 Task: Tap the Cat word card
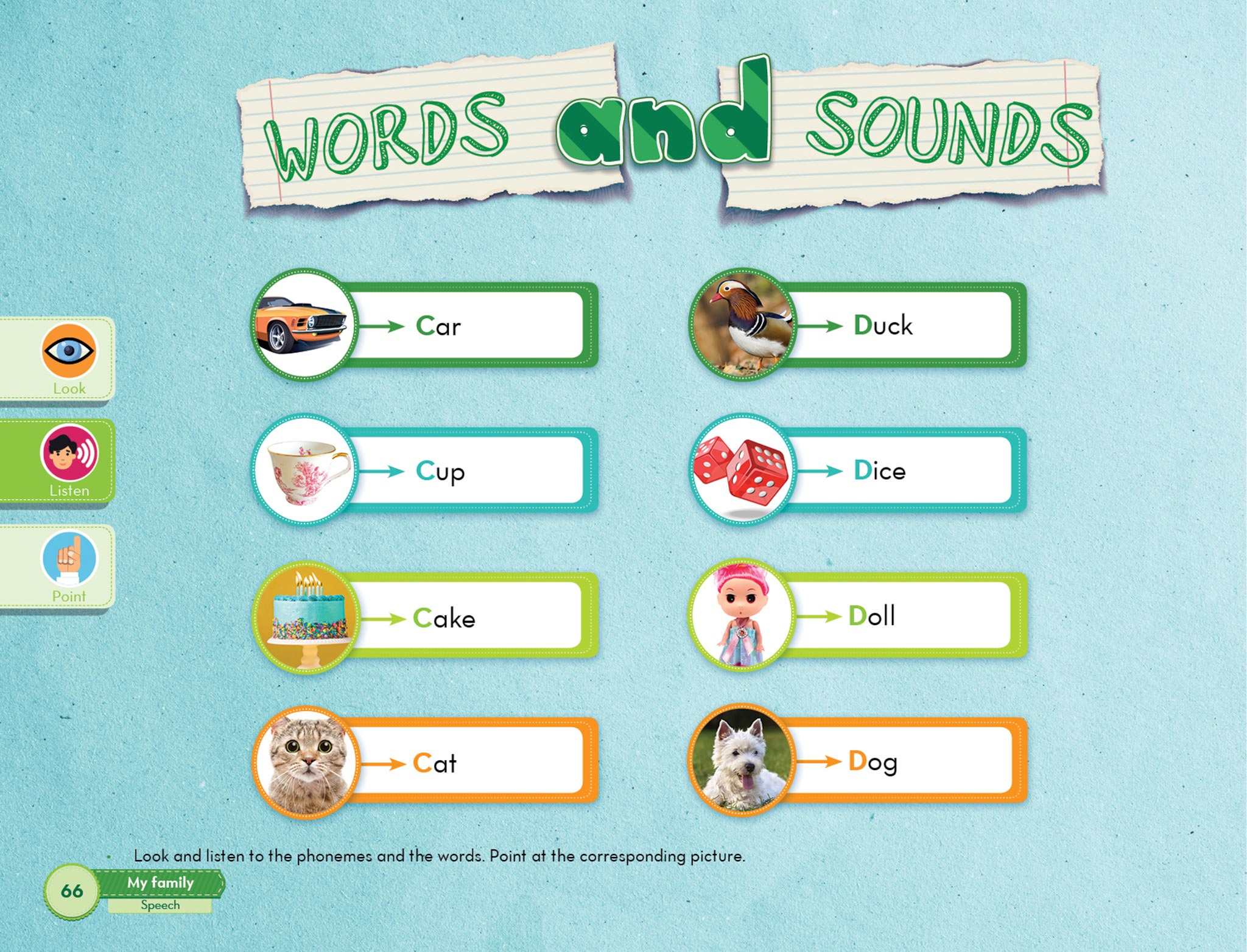click(469, 762)
